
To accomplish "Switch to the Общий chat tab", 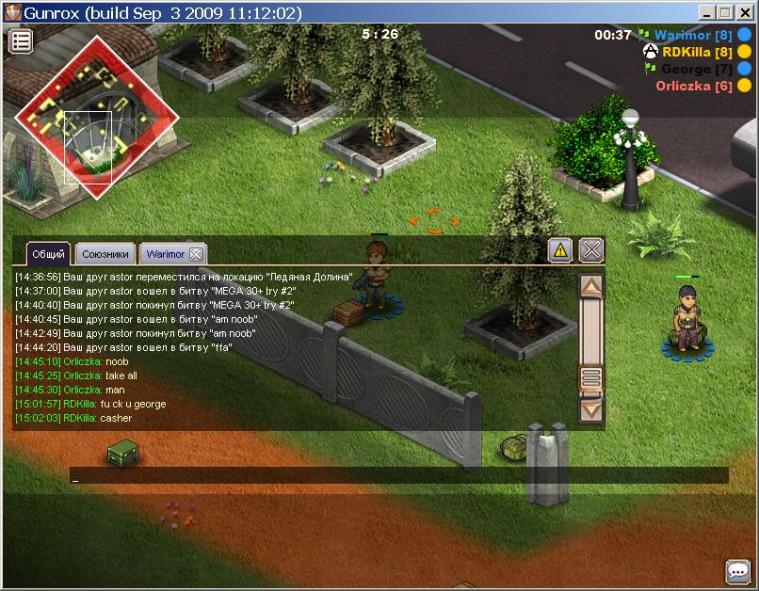I will 48,254.
